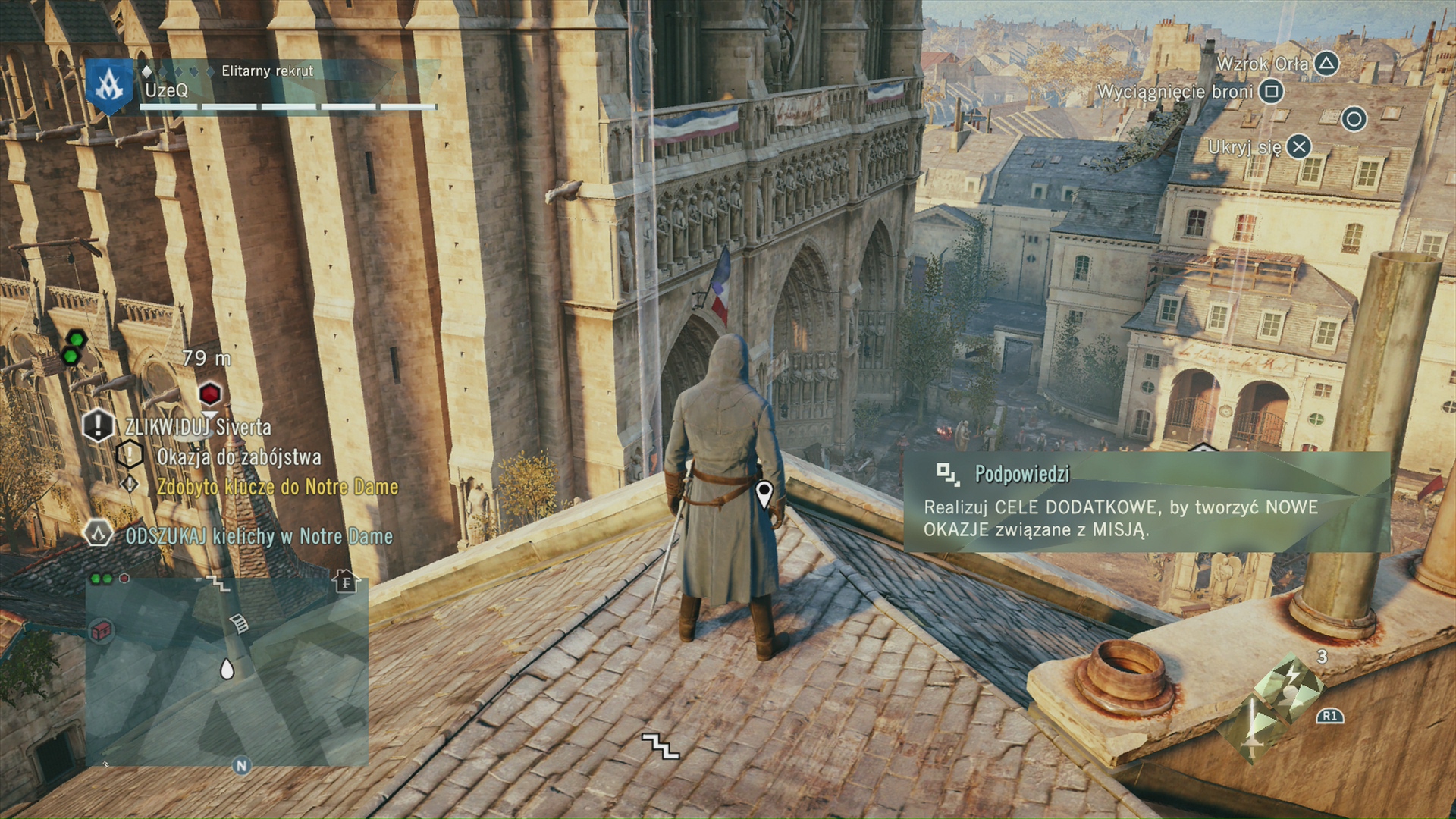Image resolution: width=1456 pixels, height=819 pixels.
Task: Select the scroll marker on the minimap
Action: 239,623
